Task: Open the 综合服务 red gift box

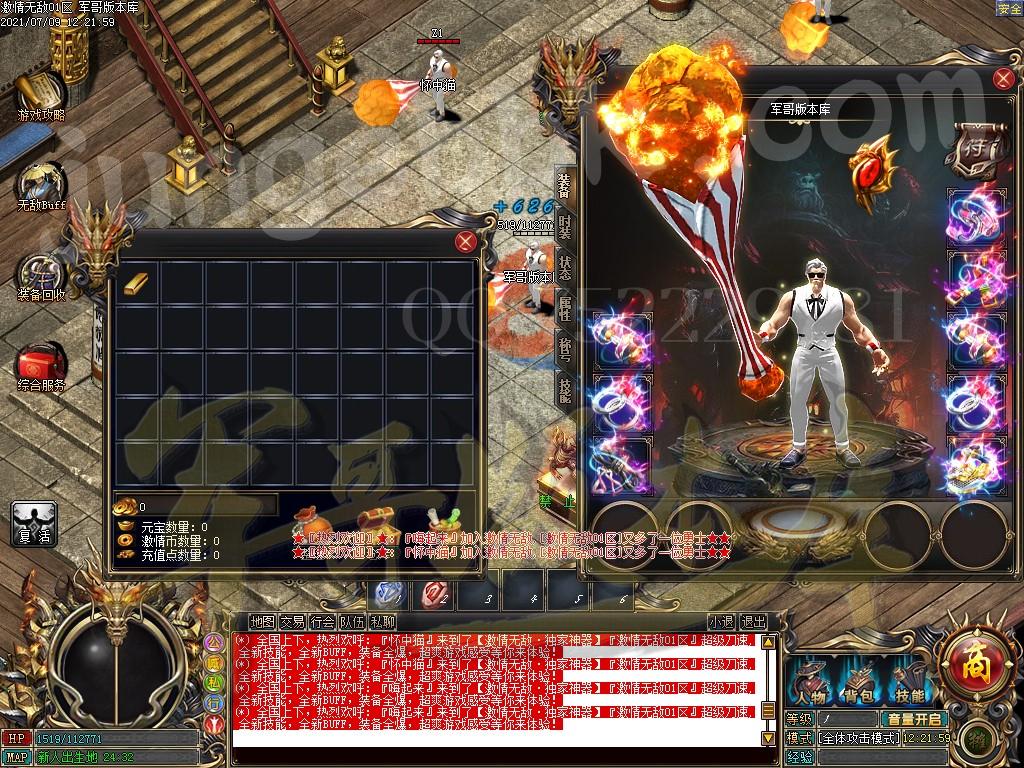Action: tap(41, 366)
